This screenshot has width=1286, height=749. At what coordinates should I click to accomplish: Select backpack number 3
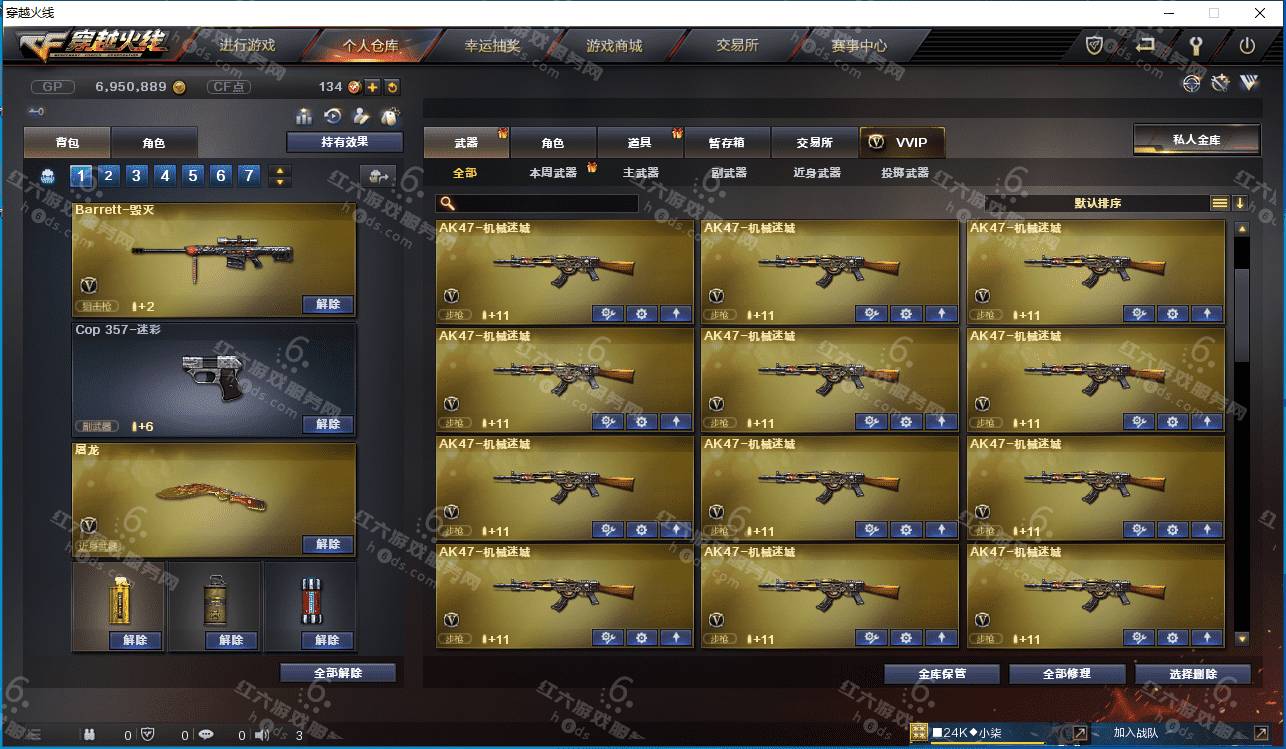137,176
